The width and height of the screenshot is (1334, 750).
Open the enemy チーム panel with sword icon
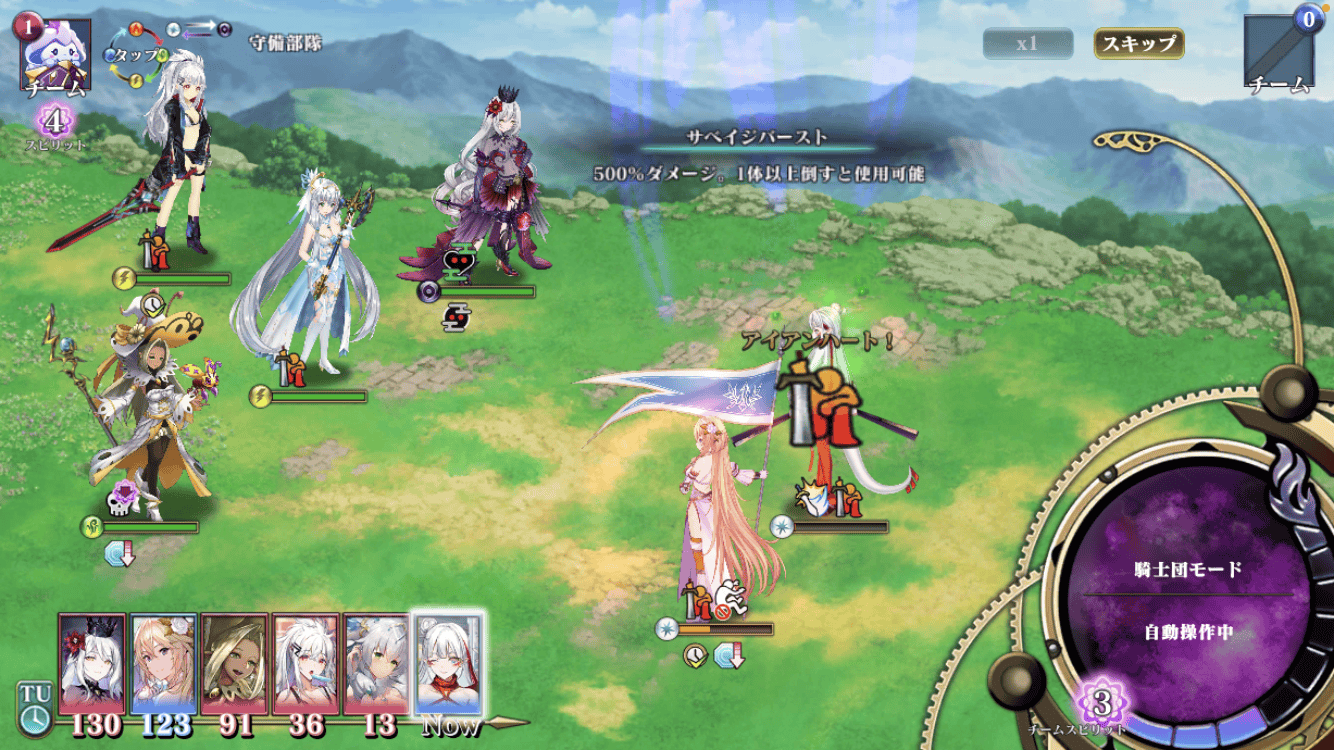coord(1277,52)
